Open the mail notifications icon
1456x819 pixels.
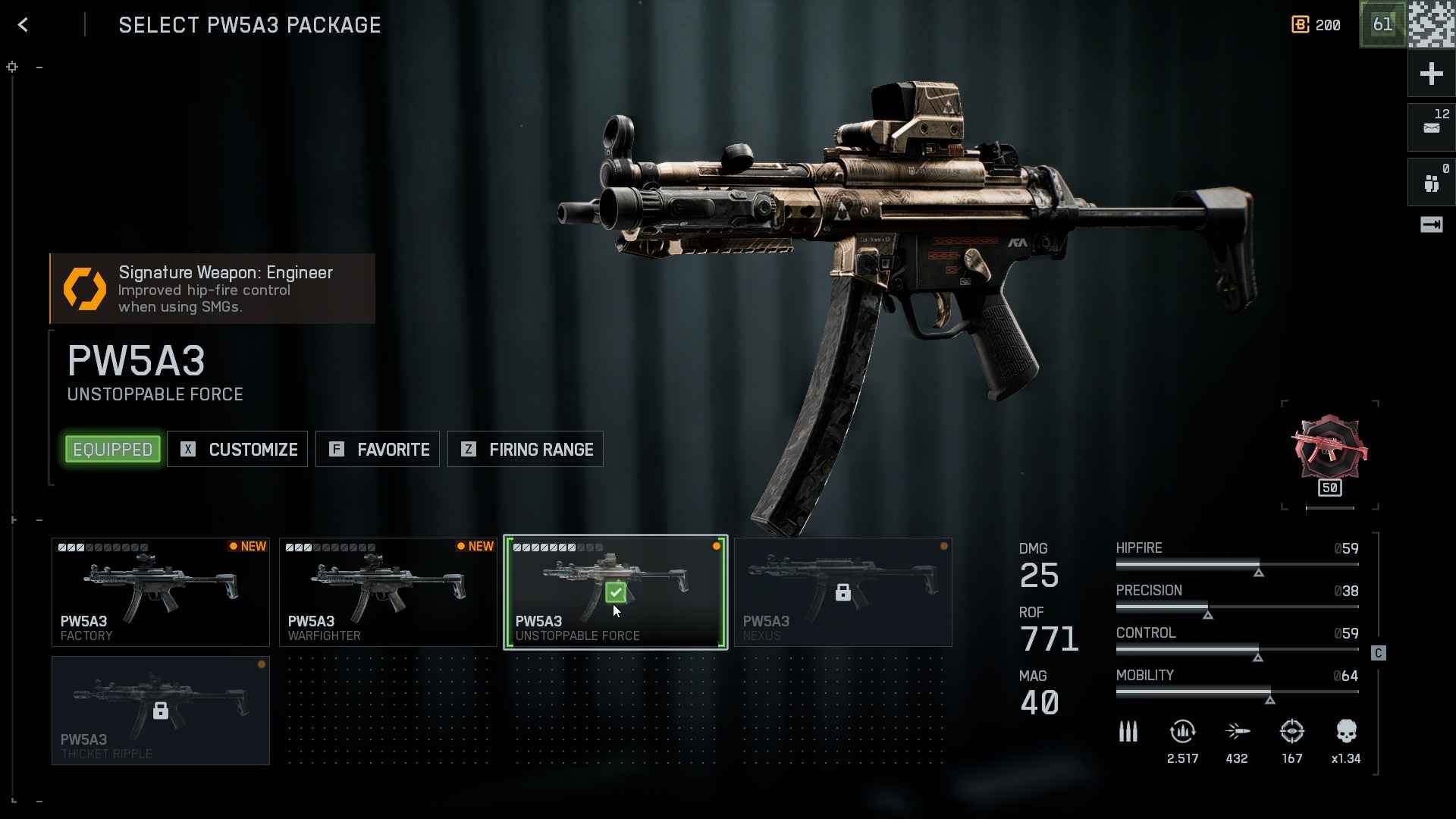(x=1431, y=127)
